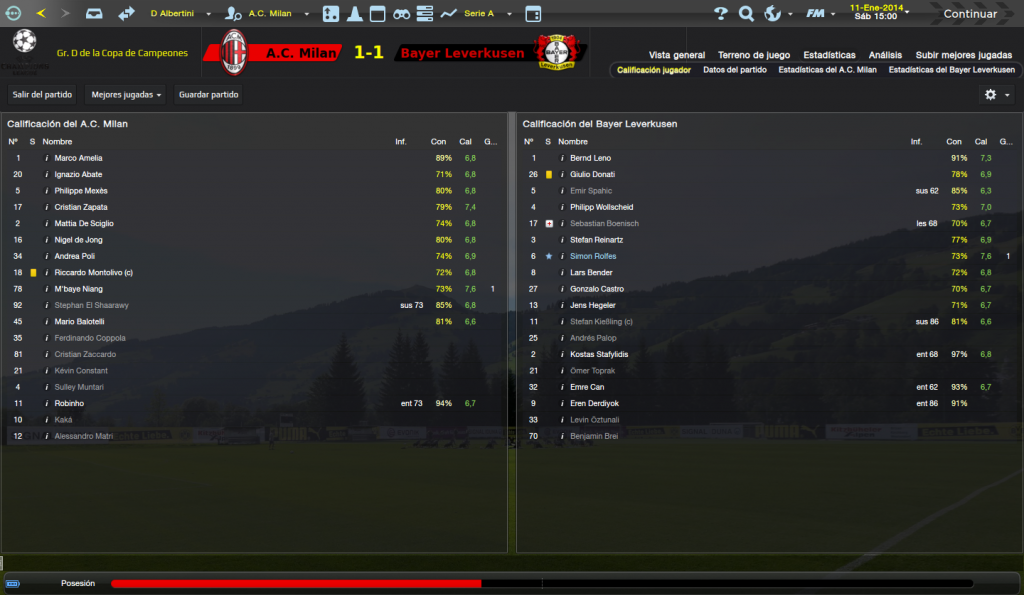Switch to the Vista general tab
This screenshot has height=595, width=1024.
[x=676, y=55]
